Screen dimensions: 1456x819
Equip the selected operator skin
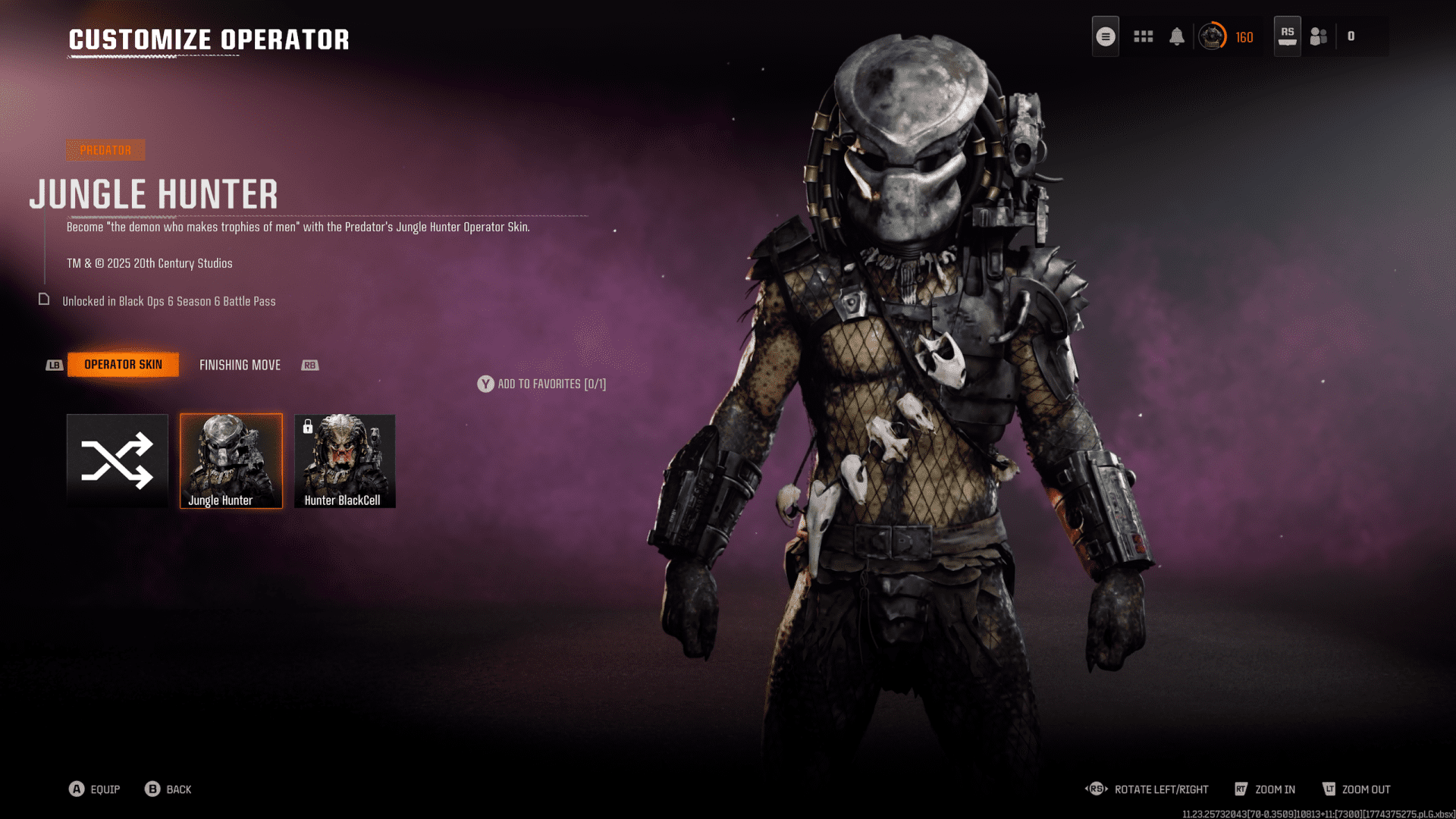[x=95, y=789]
